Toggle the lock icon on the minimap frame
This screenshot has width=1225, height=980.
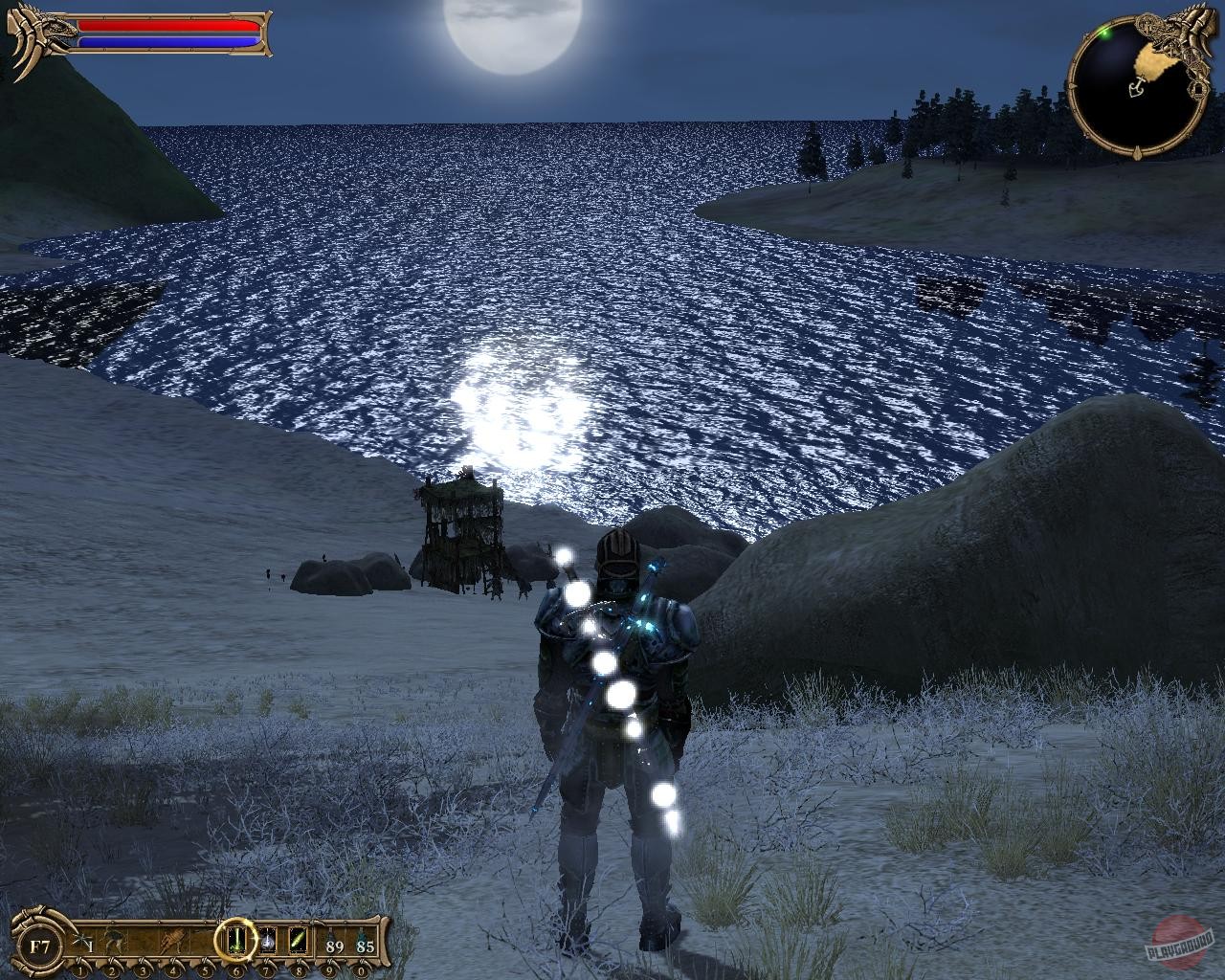click(1198, 88)
